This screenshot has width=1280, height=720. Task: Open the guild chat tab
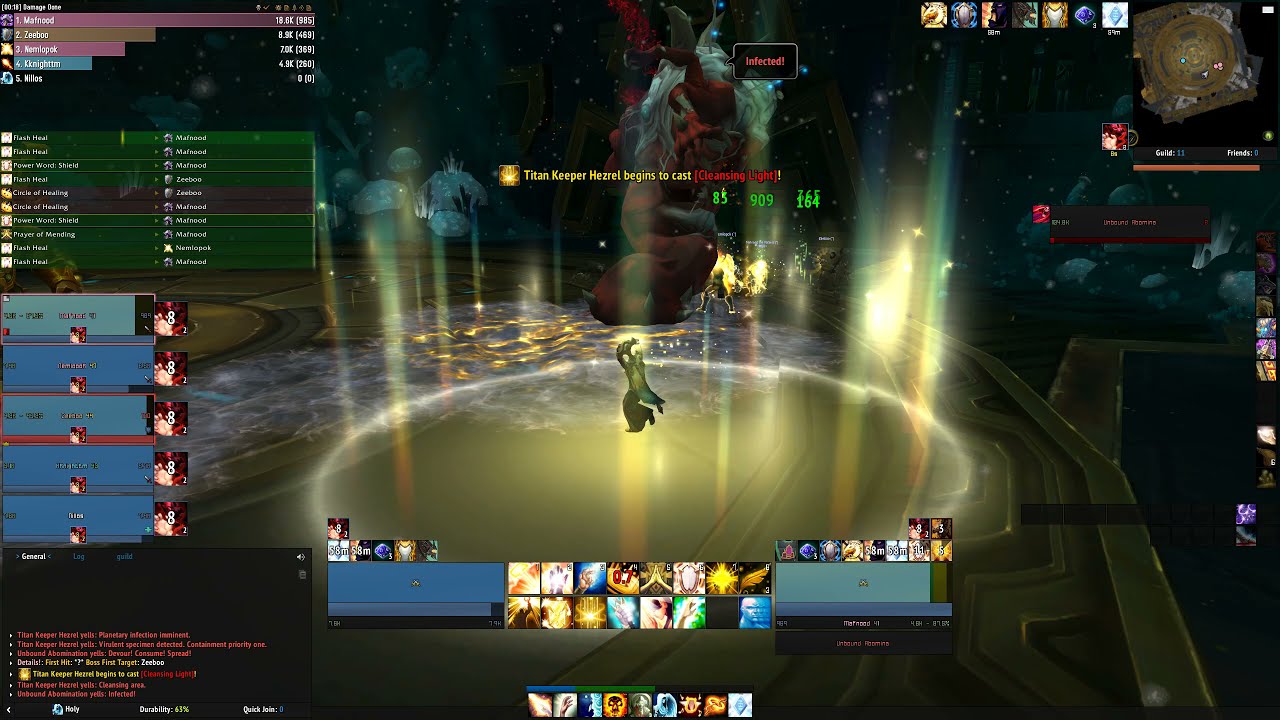(125, 557)
